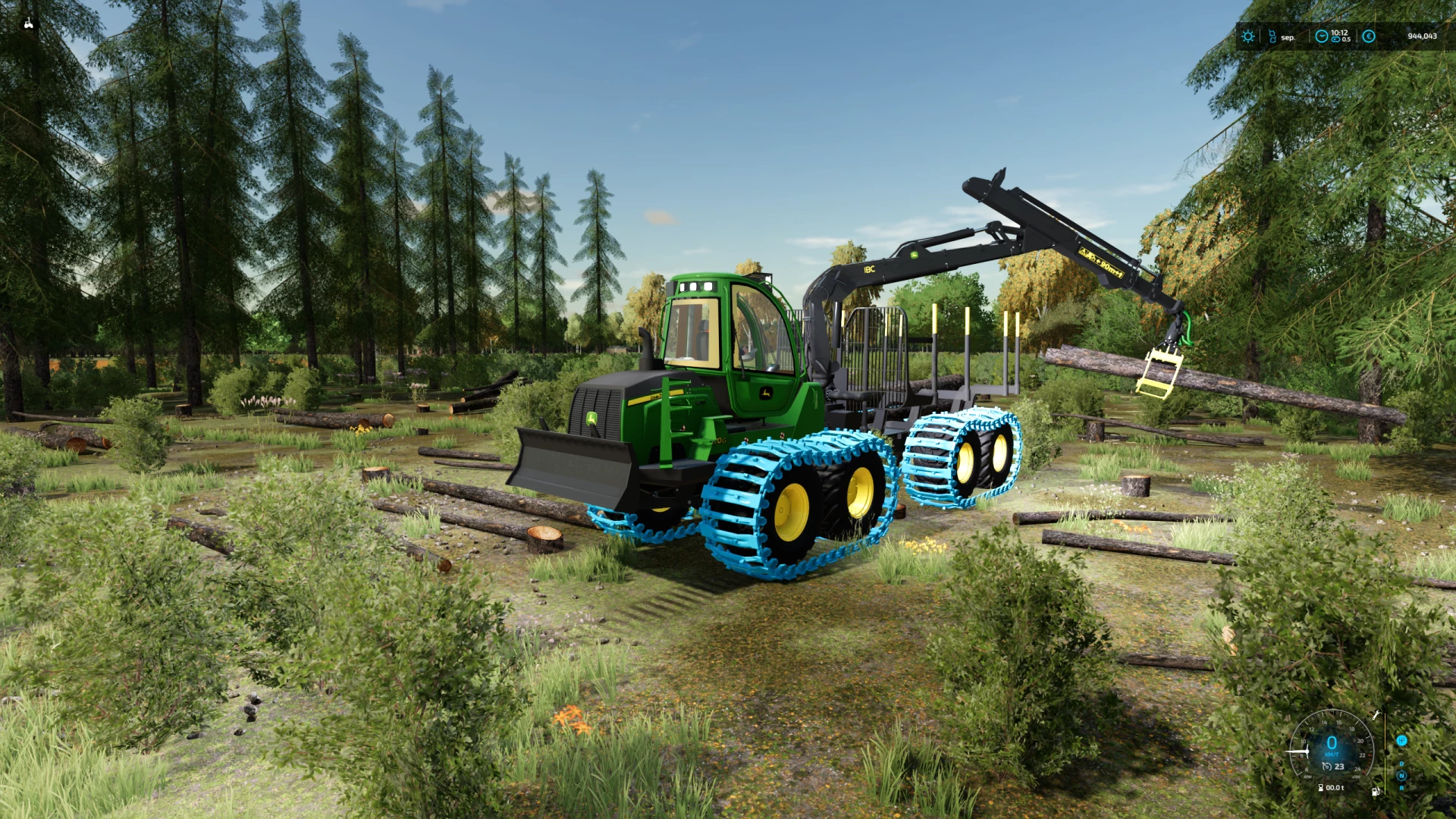The image size is (1456, 819).
Task: Open the seasons calendar via the crop icon
Action: pyautogui.click(x=1272, y=36)
